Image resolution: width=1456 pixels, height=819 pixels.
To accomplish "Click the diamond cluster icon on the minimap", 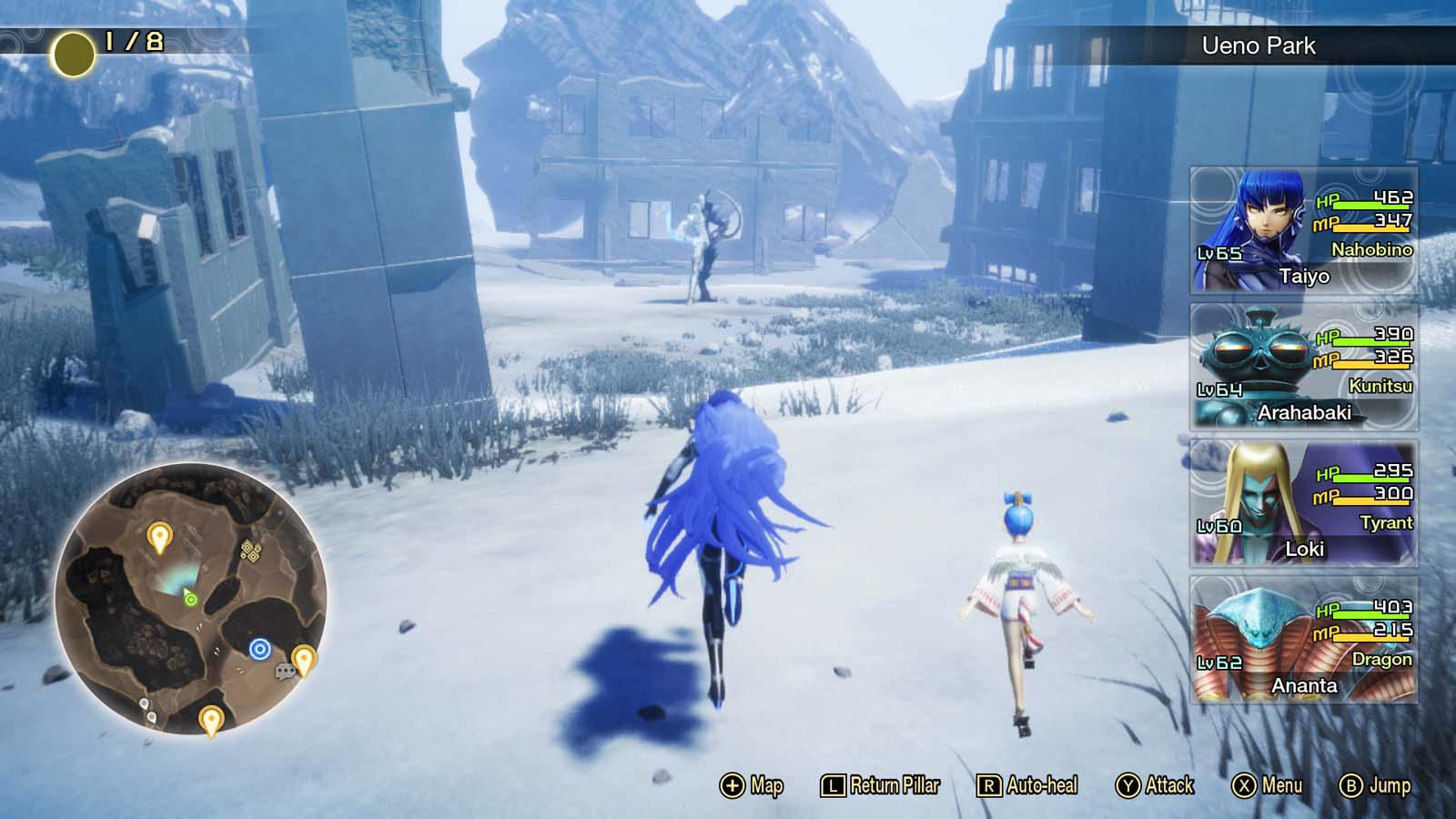I will [x=250, y=550].
